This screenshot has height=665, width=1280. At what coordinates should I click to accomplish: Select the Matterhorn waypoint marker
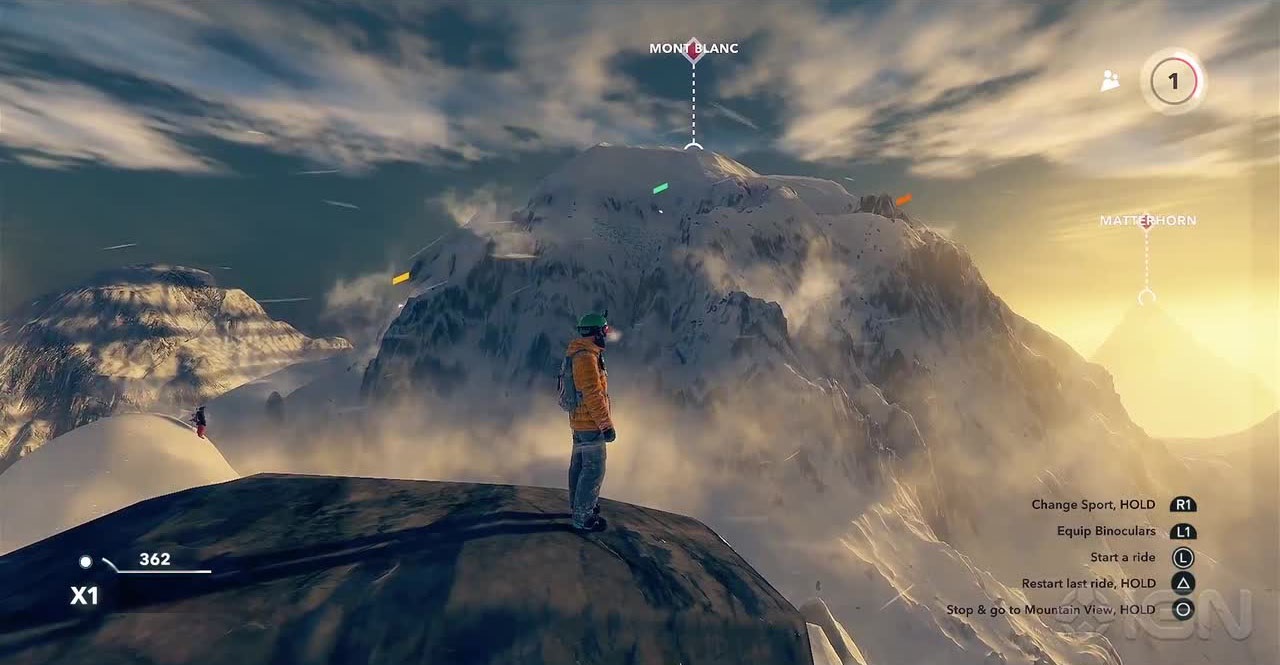coord(1146,221)
